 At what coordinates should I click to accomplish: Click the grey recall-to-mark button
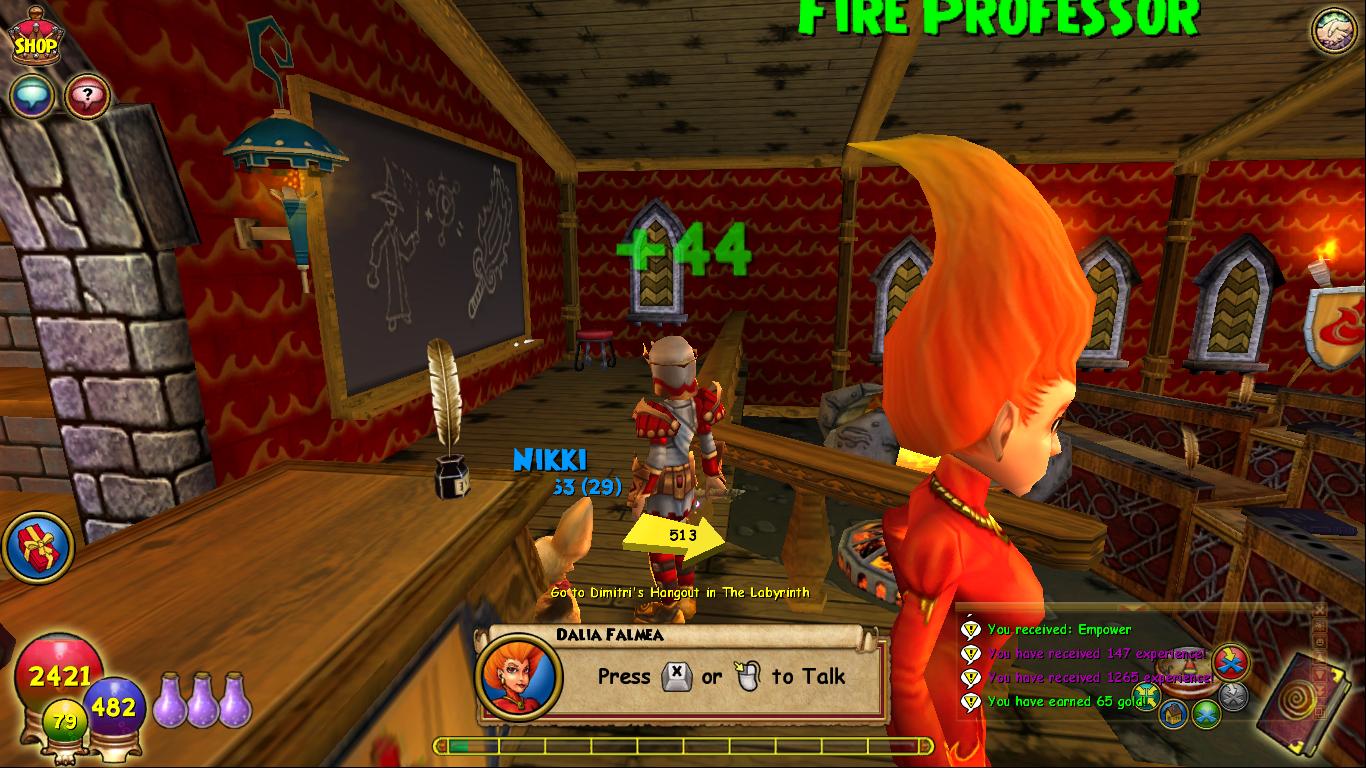tap(1233, 695)
